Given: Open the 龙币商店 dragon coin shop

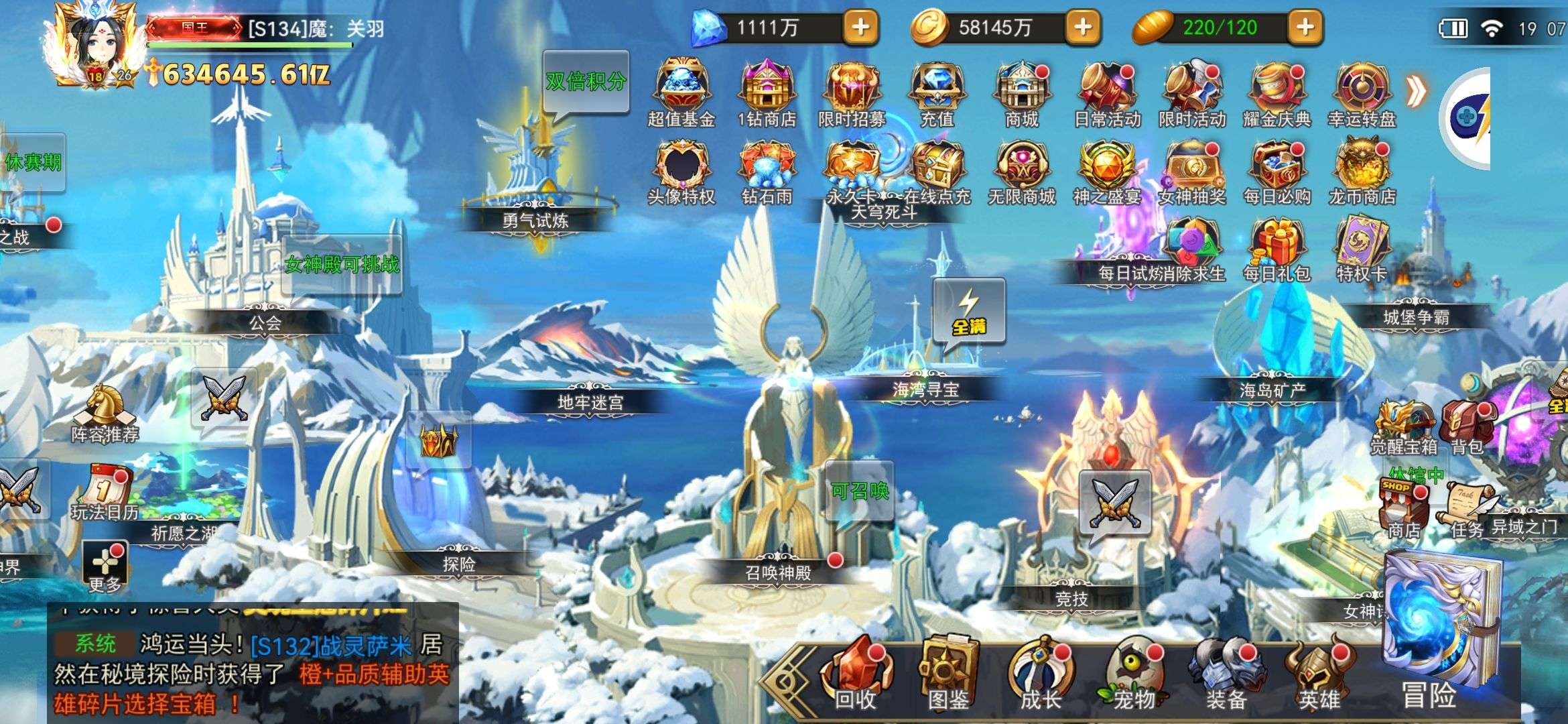Looking at the screenshot, I should click(x=1362, y=172).
